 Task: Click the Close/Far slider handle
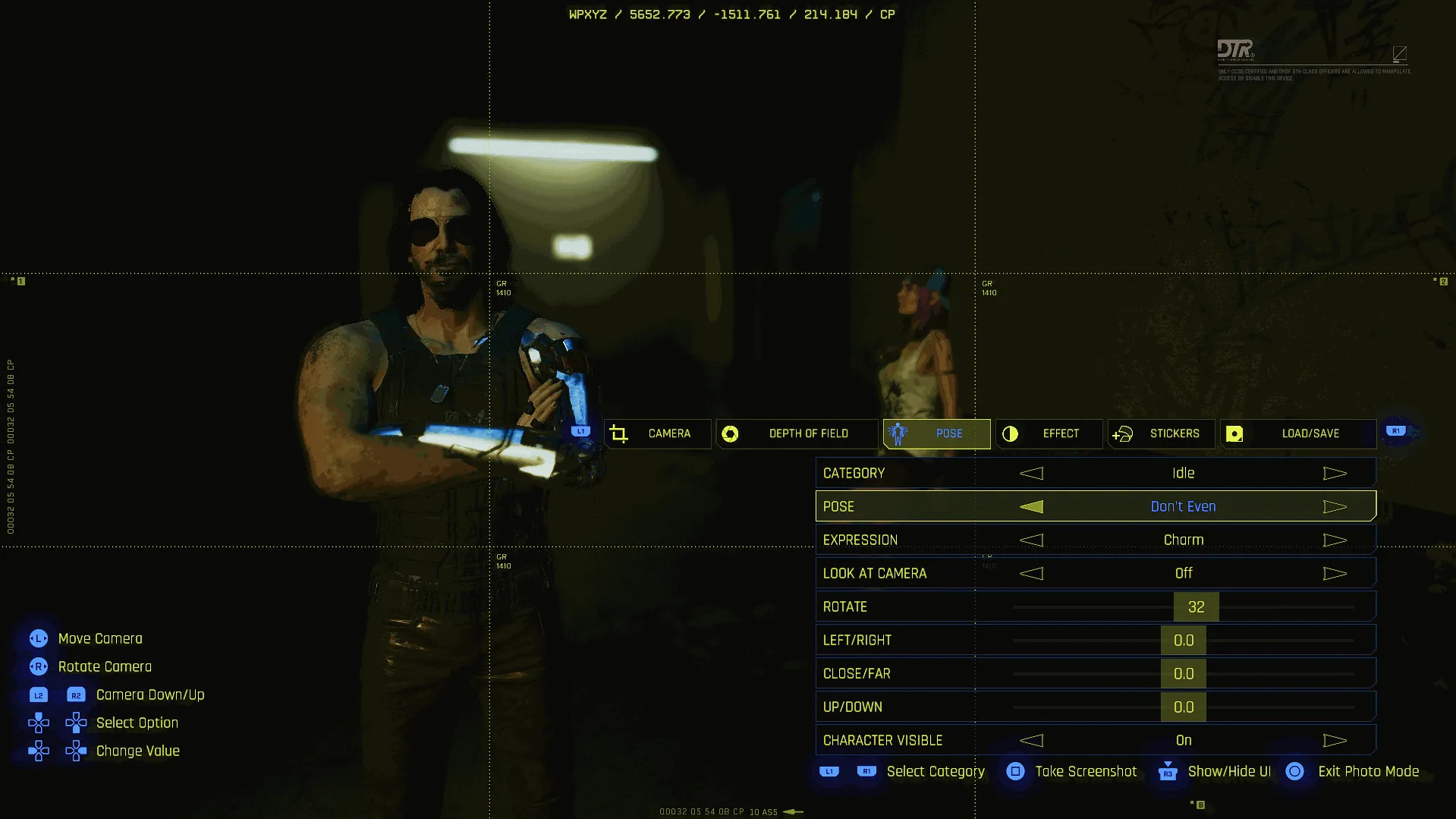coord(1183,674)
